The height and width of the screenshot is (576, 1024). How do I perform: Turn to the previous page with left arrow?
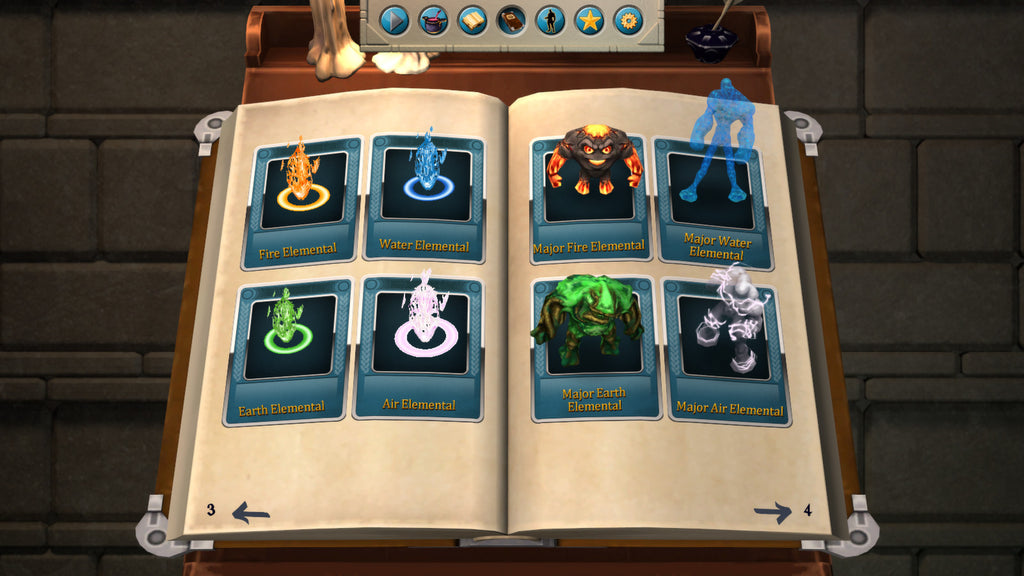click(x=250, y=513)
